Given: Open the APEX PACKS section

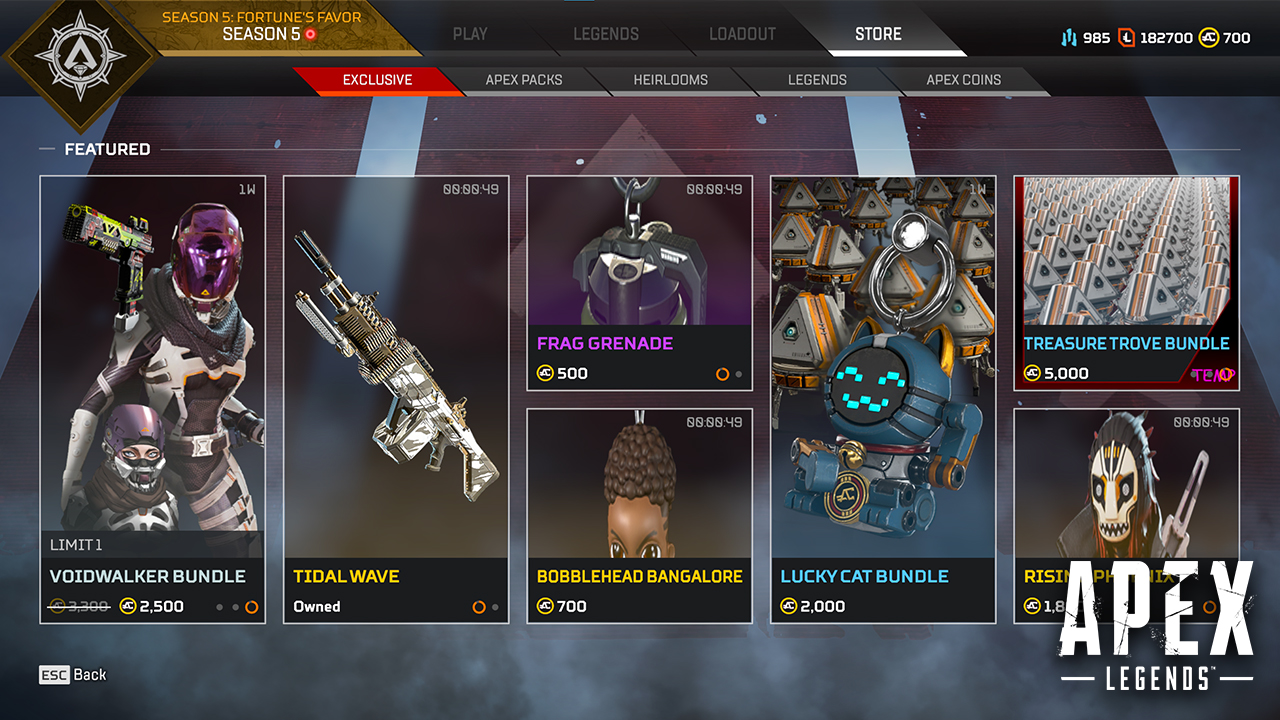Looking at the screenshot, I should (523, 80).
